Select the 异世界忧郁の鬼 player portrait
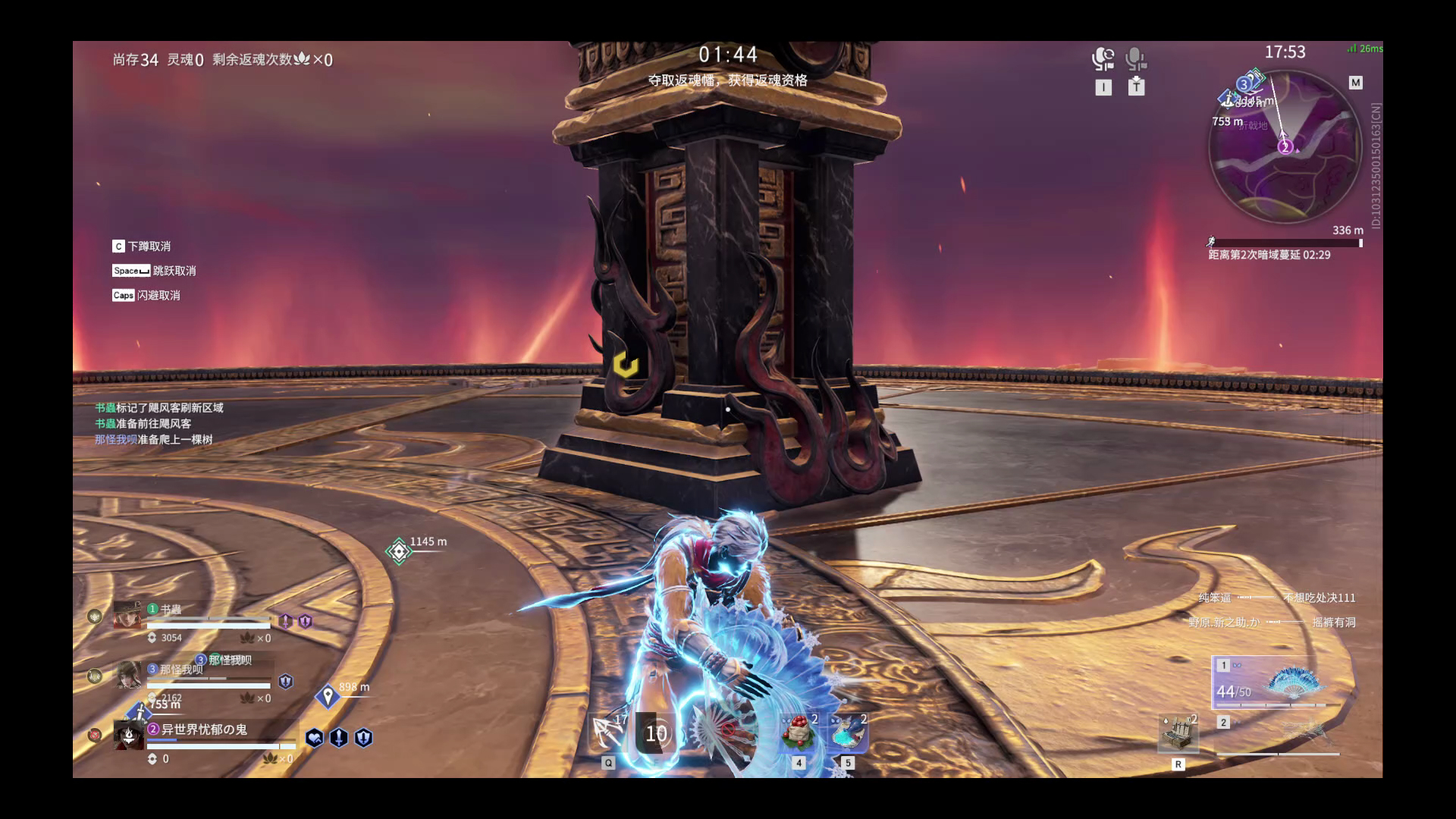The height and width of the screenshot is (819, 1456). 128,735
